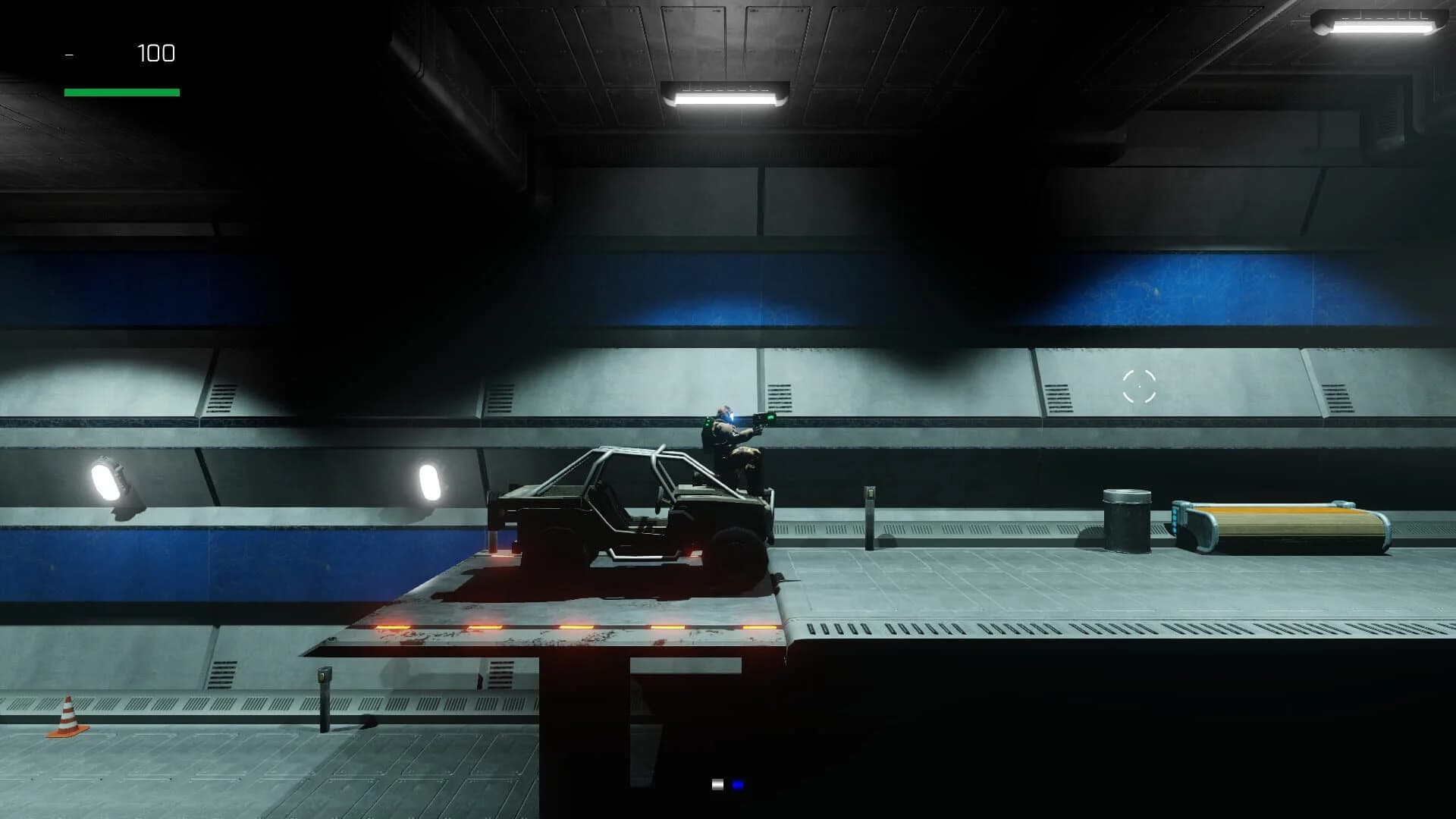Click the minus symbol beside the health readout
This screenshot has height=819, width=1456.
tap(70, 54)
